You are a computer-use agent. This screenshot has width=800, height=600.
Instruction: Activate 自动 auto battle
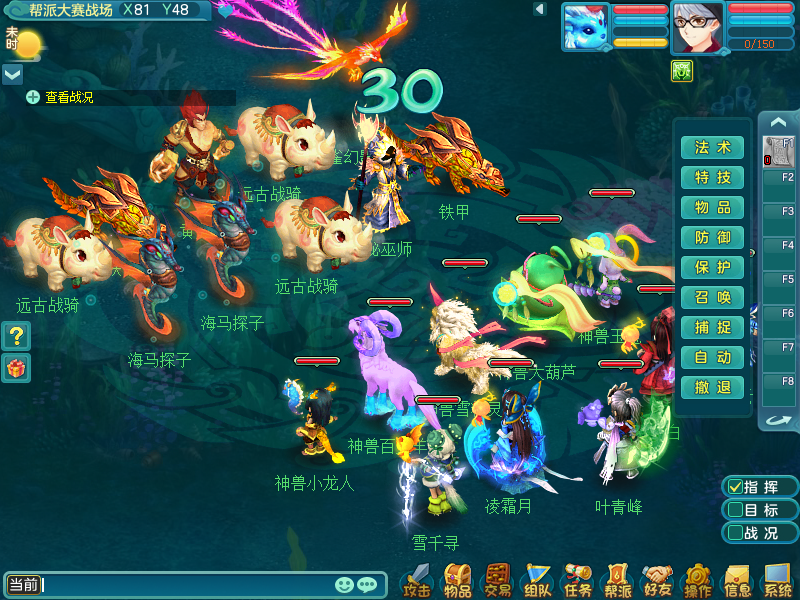pos(712,358)
